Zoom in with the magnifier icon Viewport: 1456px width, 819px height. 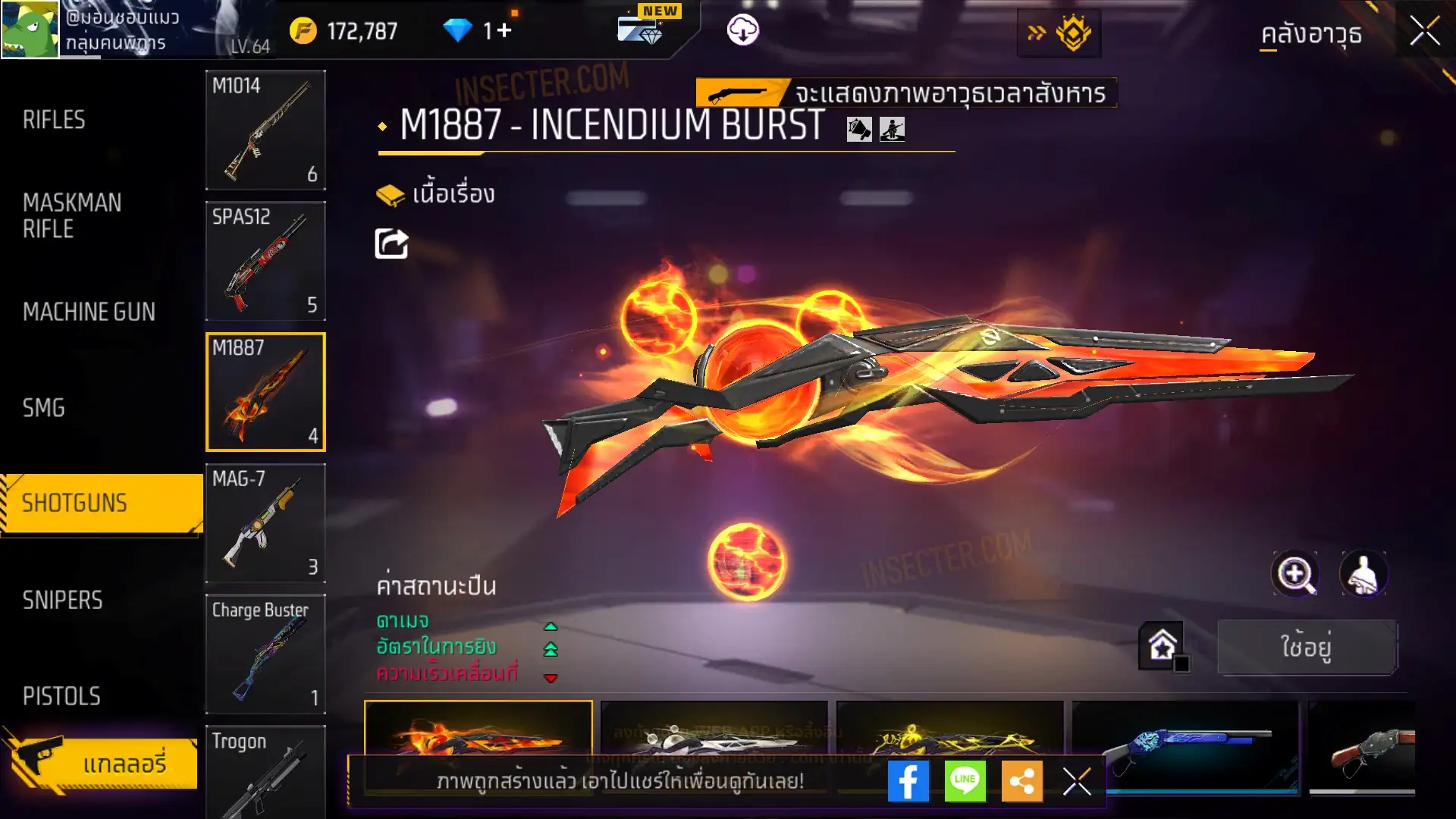click(x=1294, y=574)
